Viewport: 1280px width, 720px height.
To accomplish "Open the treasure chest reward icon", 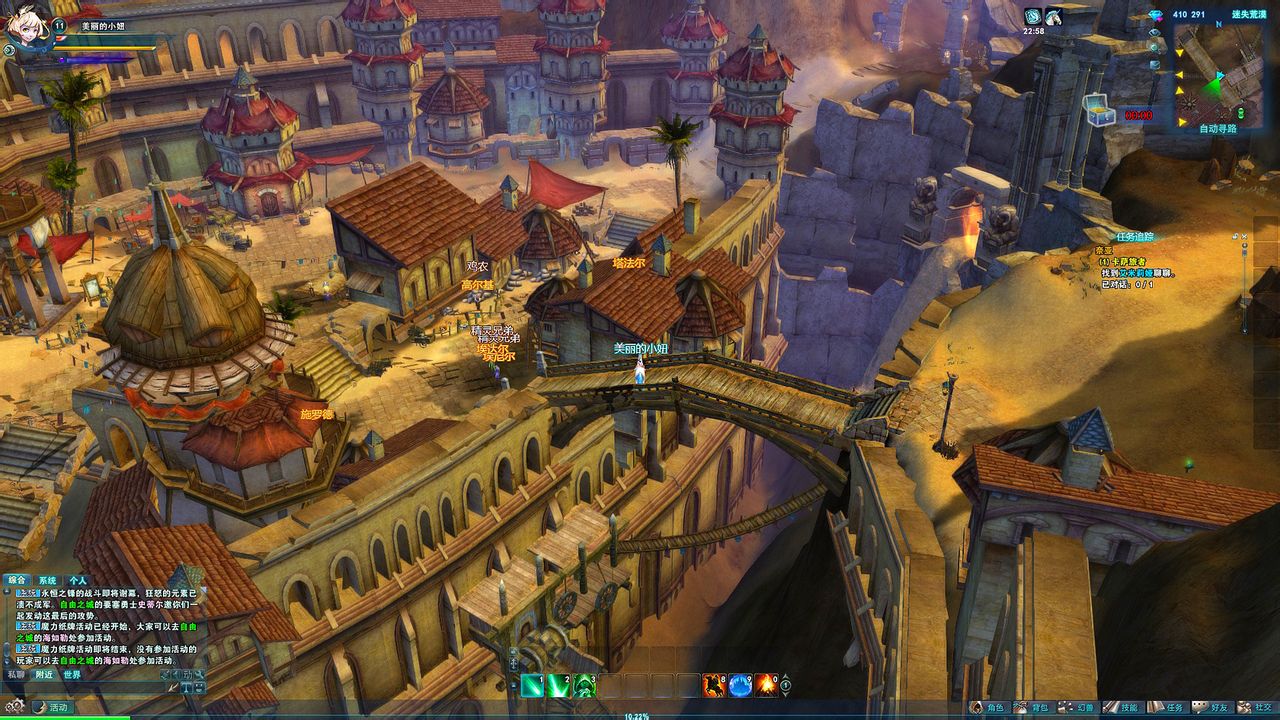I will [x=1100, y=110].
